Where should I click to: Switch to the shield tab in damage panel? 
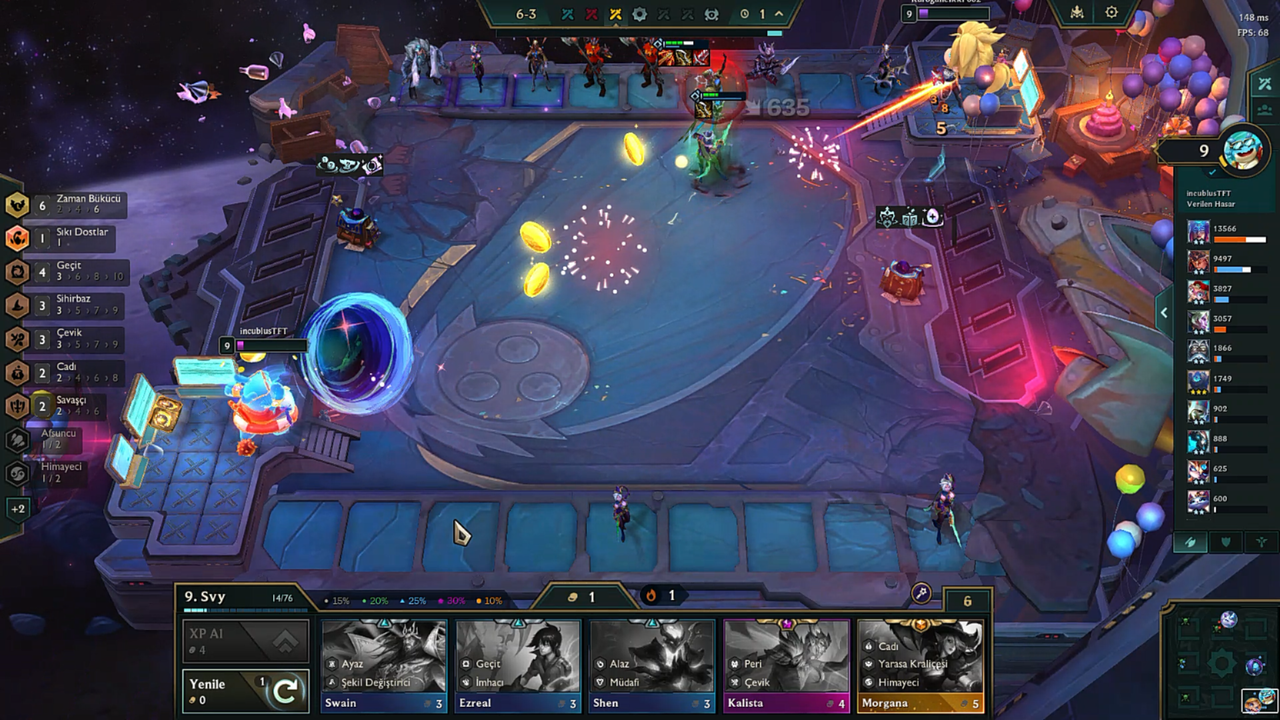point(1226,542)
